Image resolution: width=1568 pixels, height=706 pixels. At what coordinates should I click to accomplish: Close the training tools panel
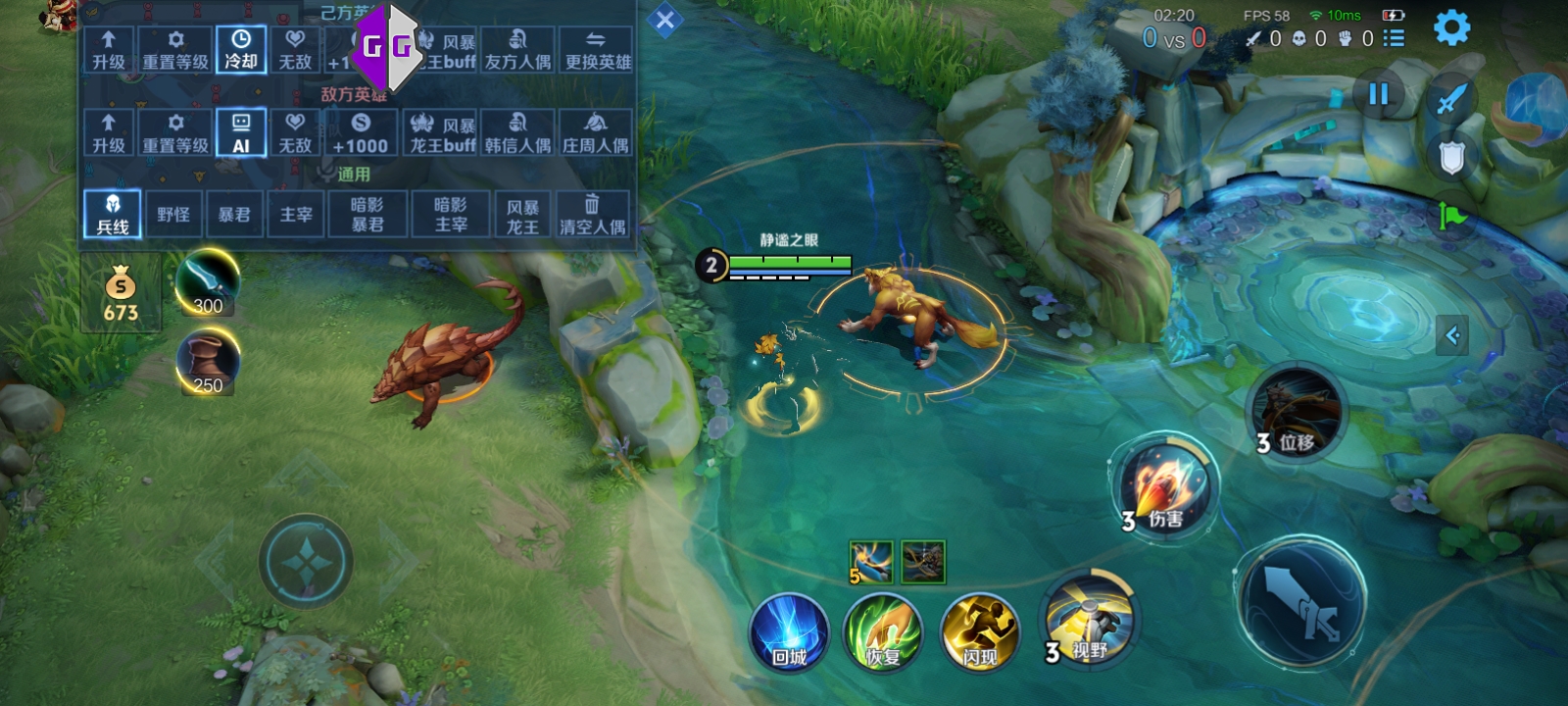[664, 21]
